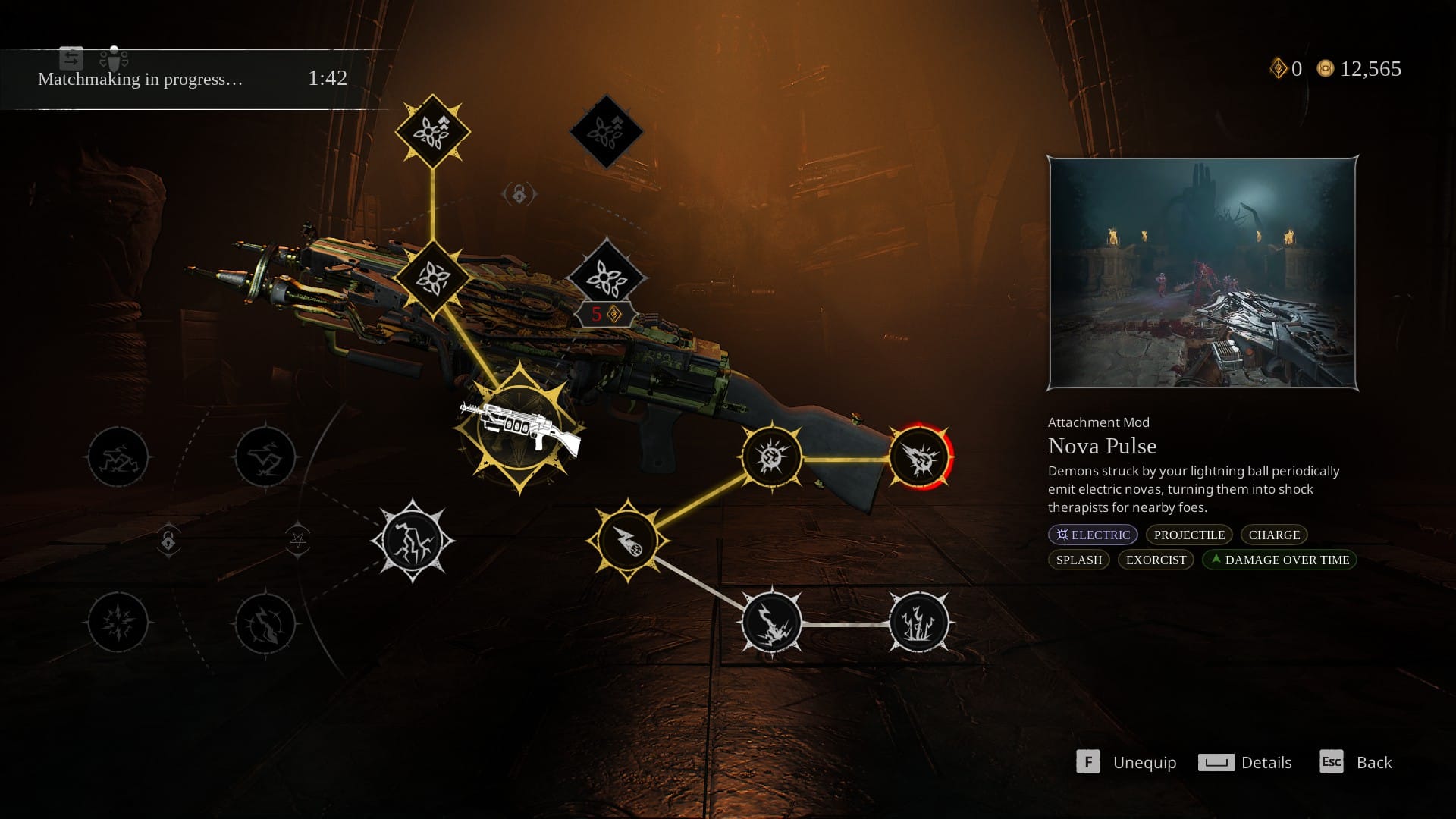Image resolution: width=1456 pixels, height=819 pixels.
Task: Select the red-ringed Nova Pulse mod node
Action: tap(919, 457)
